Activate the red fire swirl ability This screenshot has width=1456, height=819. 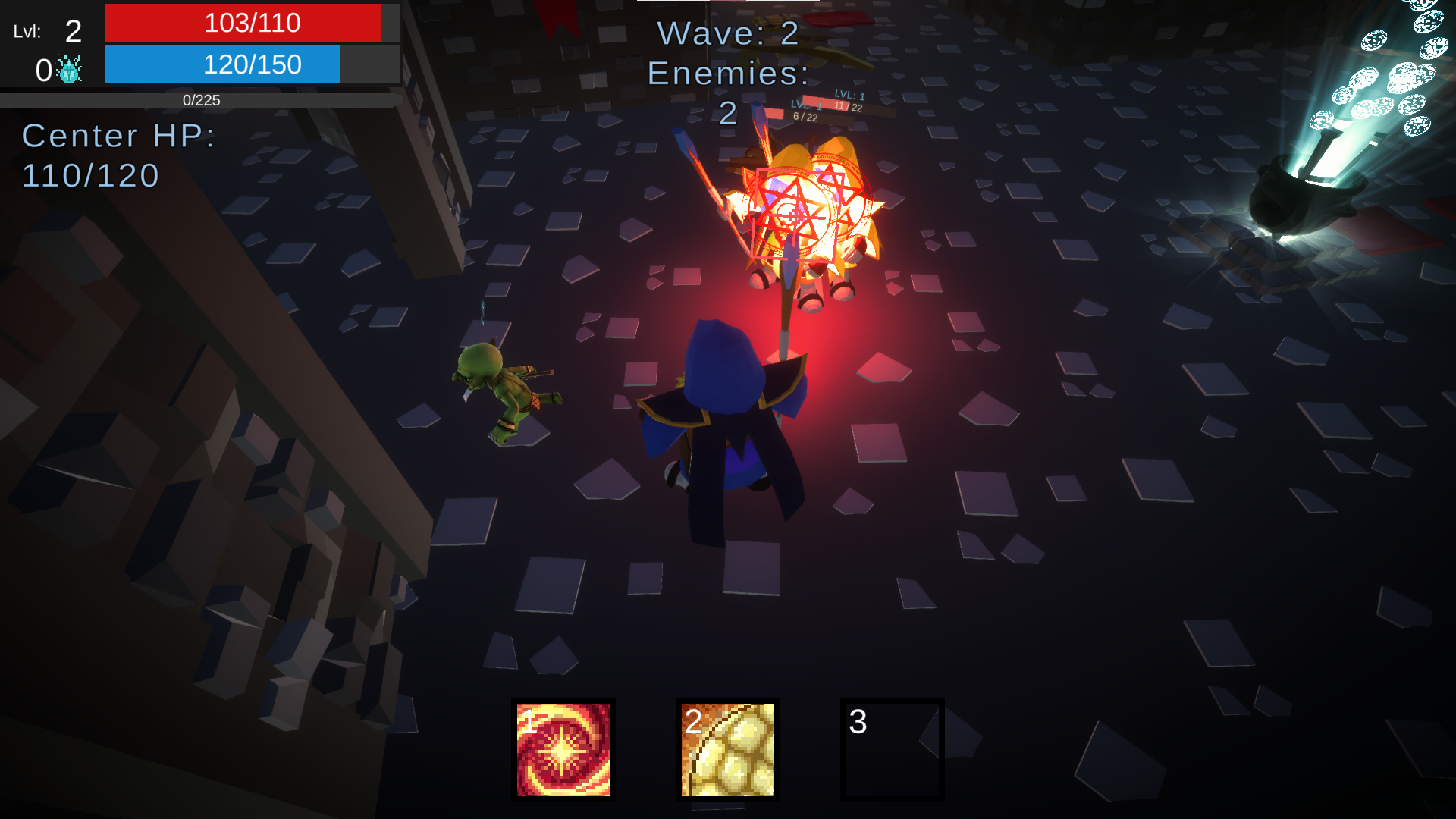coord(563,749)
